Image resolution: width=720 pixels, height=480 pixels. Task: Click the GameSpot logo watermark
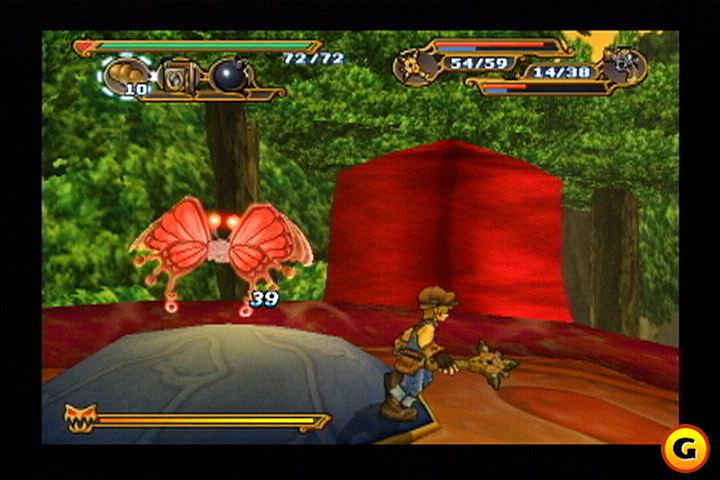[x=685, y=449]
